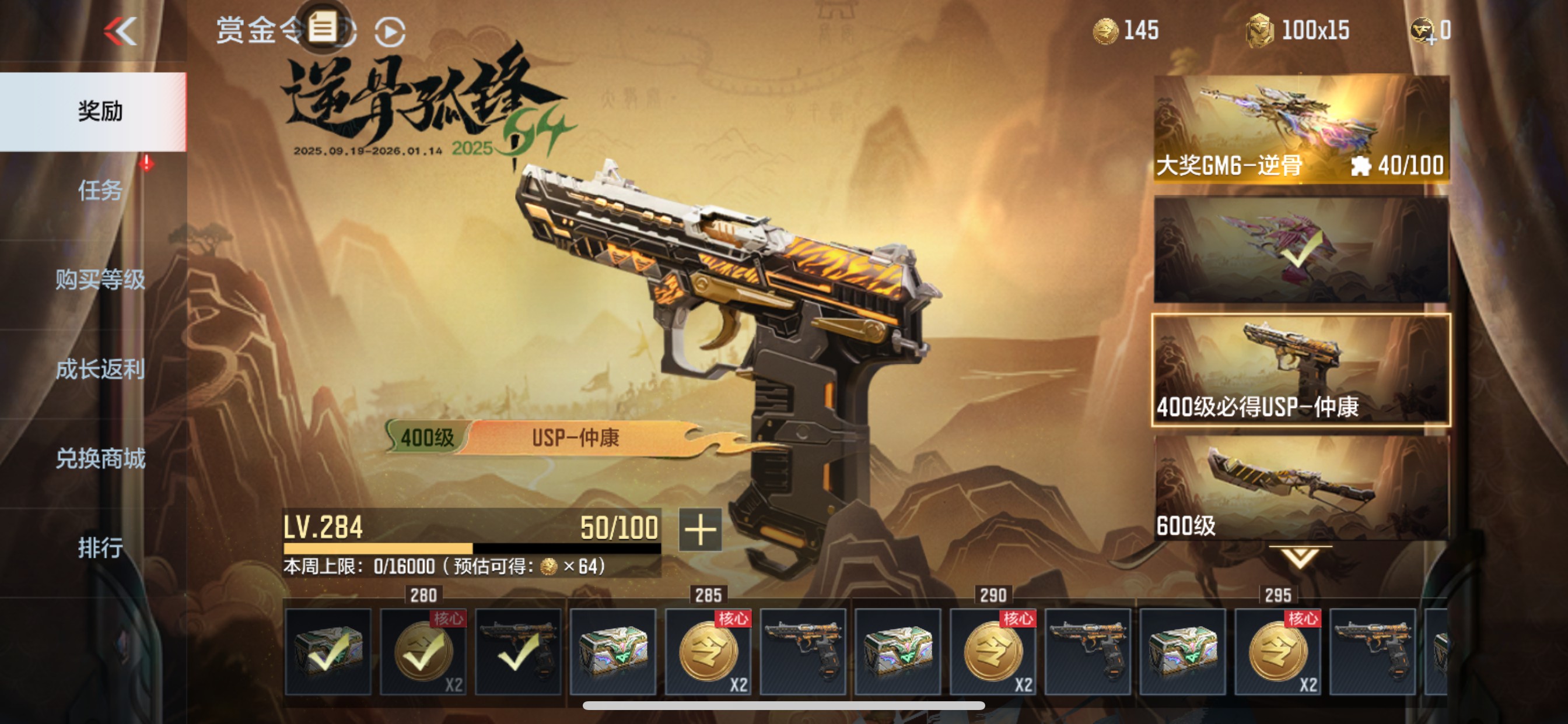Claim the level 285 core coin reward
Viewport: 1568px width, 724px height.
click(709, 652)
